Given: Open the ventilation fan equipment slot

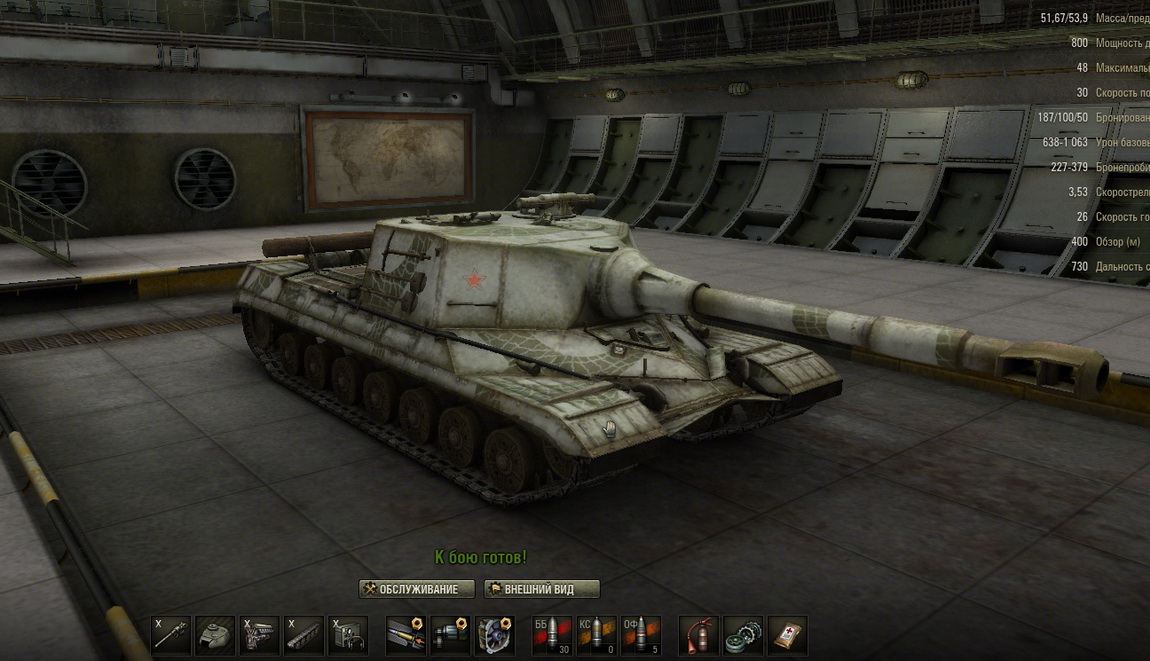Looking at the screenshot, I should click(494, 636).
